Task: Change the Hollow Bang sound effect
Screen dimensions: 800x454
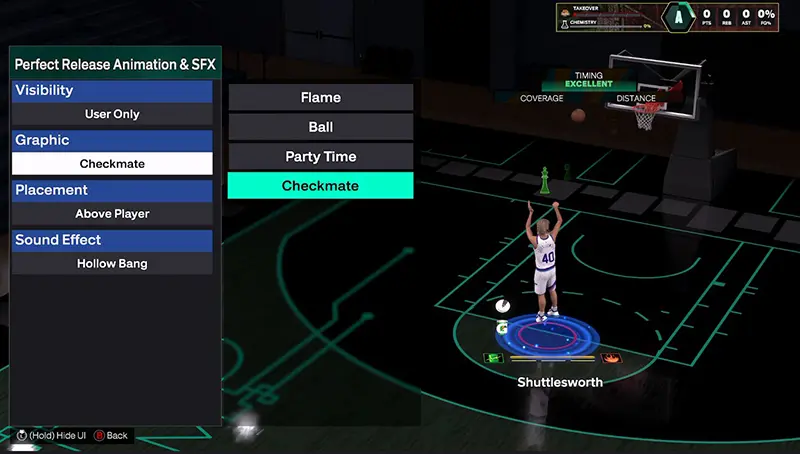Action: tap(112, 264)
